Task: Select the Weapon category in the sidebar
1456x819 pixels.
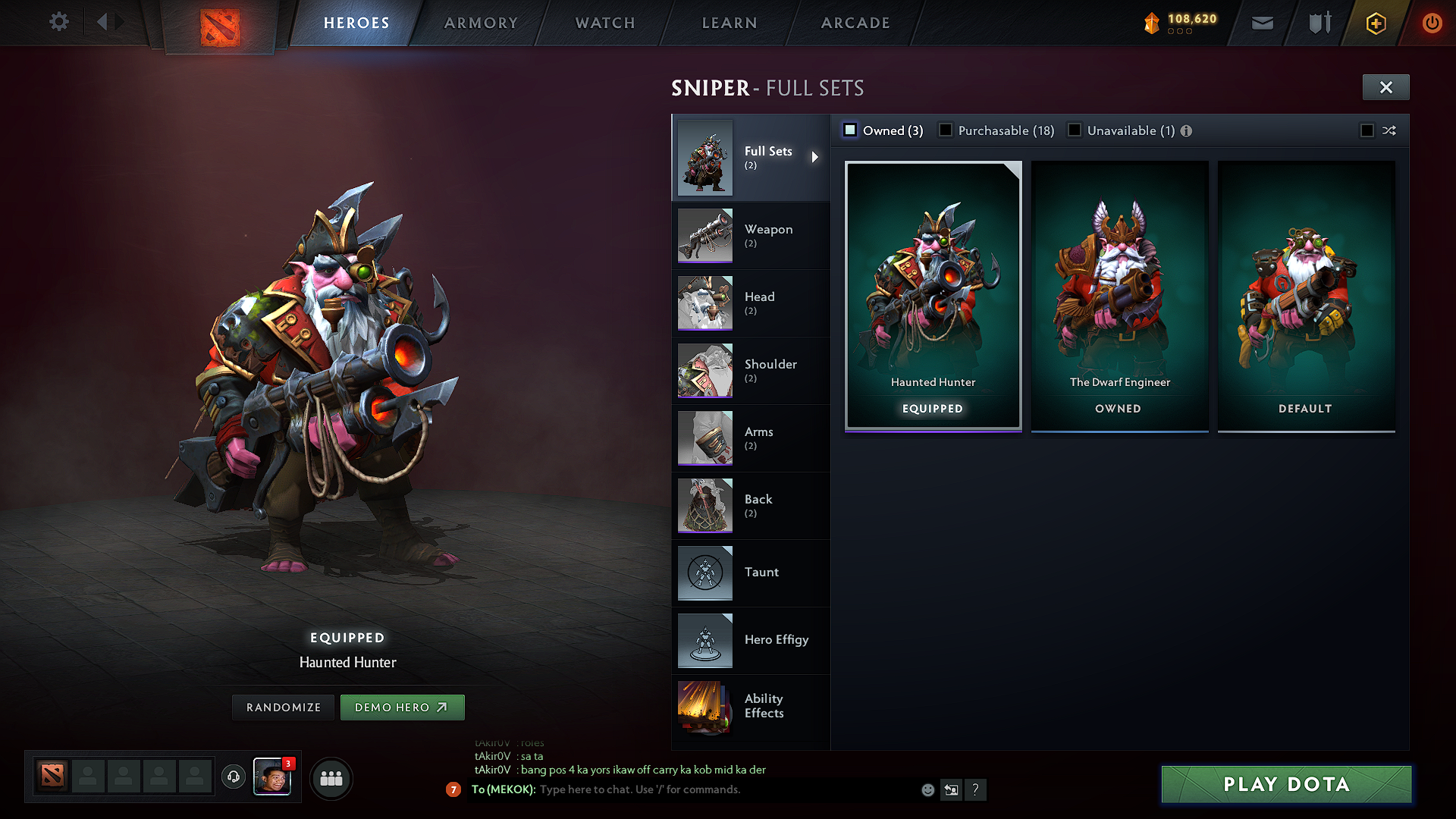Action: coord(751,235)
